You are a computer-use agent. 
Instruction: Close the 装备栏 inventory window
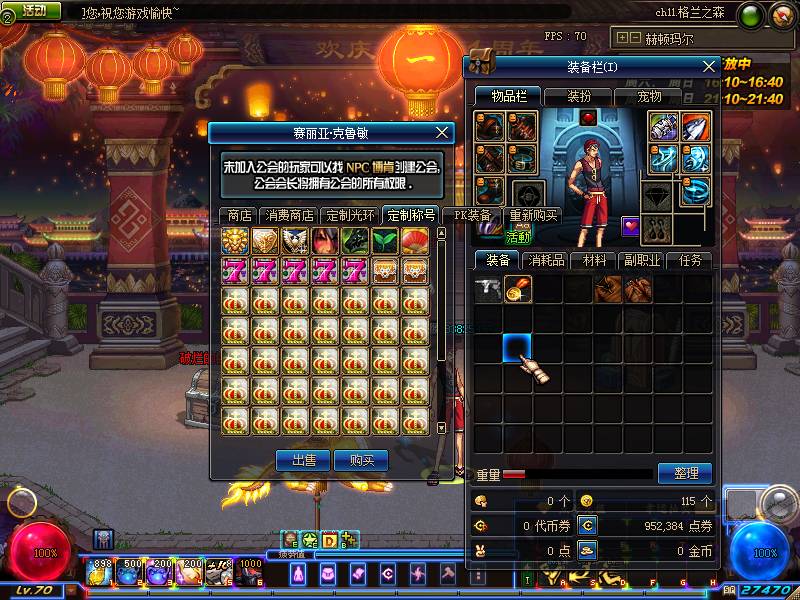(x=709, y=66)
